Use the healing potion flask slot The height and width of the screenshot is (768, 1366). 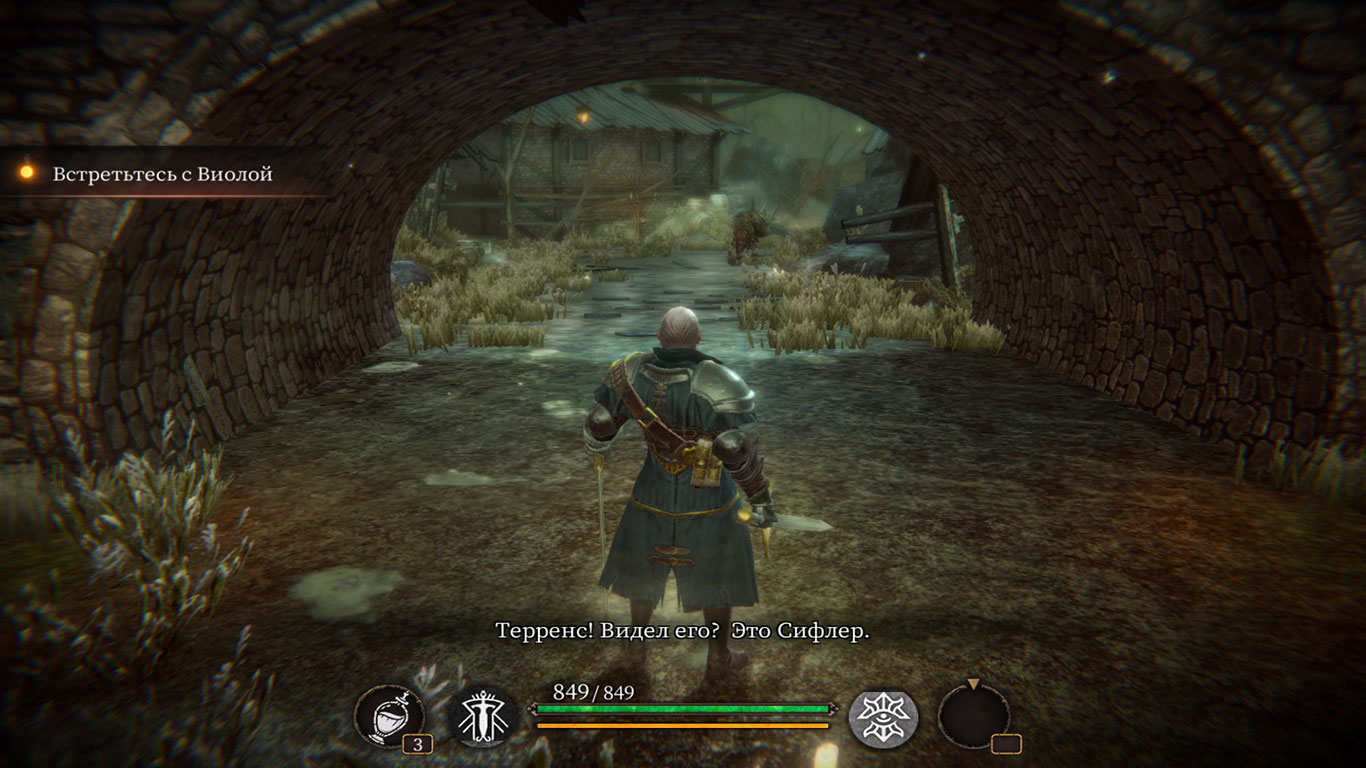click(389, 716)
